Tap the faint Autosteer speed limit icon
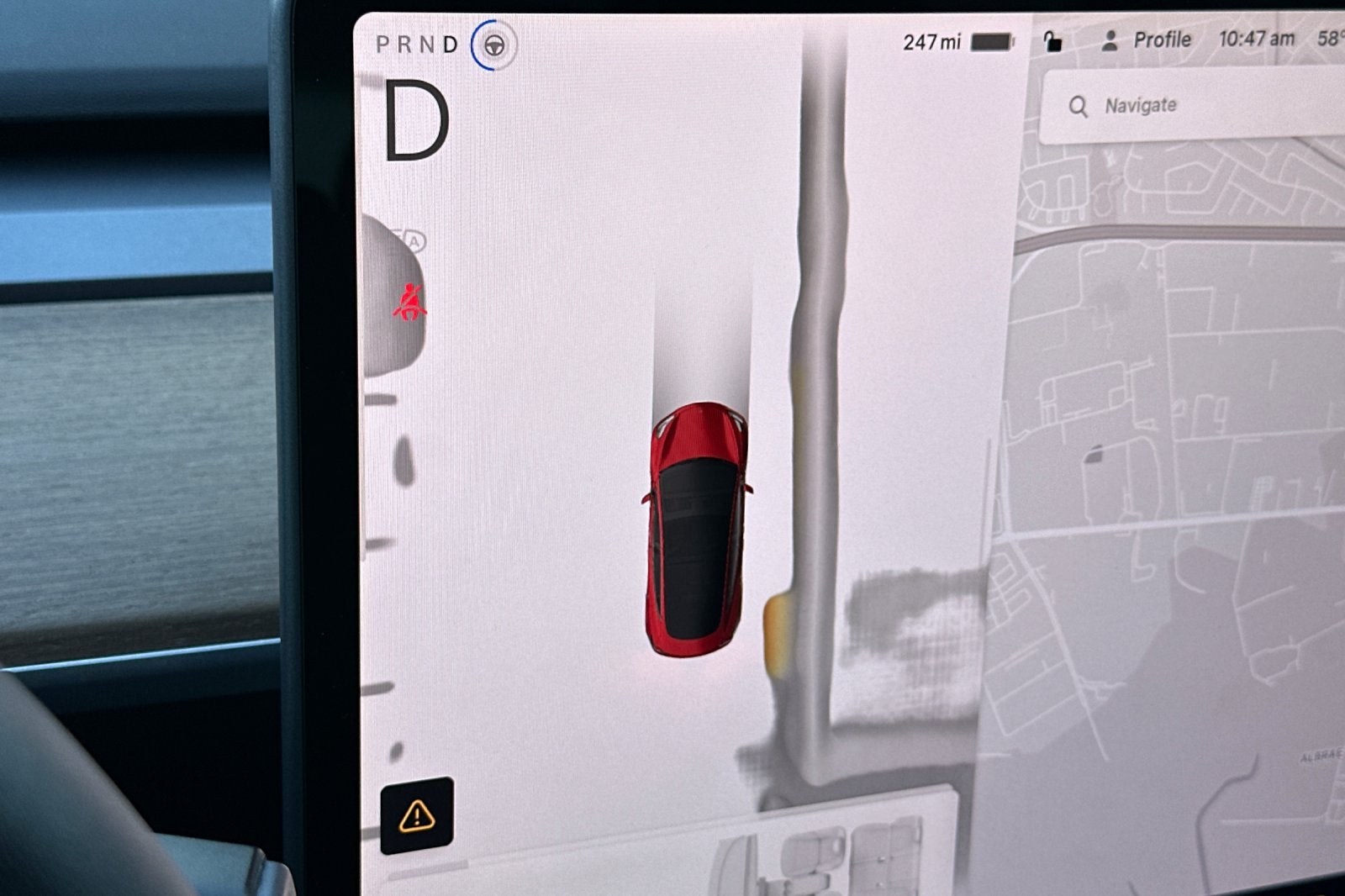Viewport: 1345px width, 896px height. 409,239
